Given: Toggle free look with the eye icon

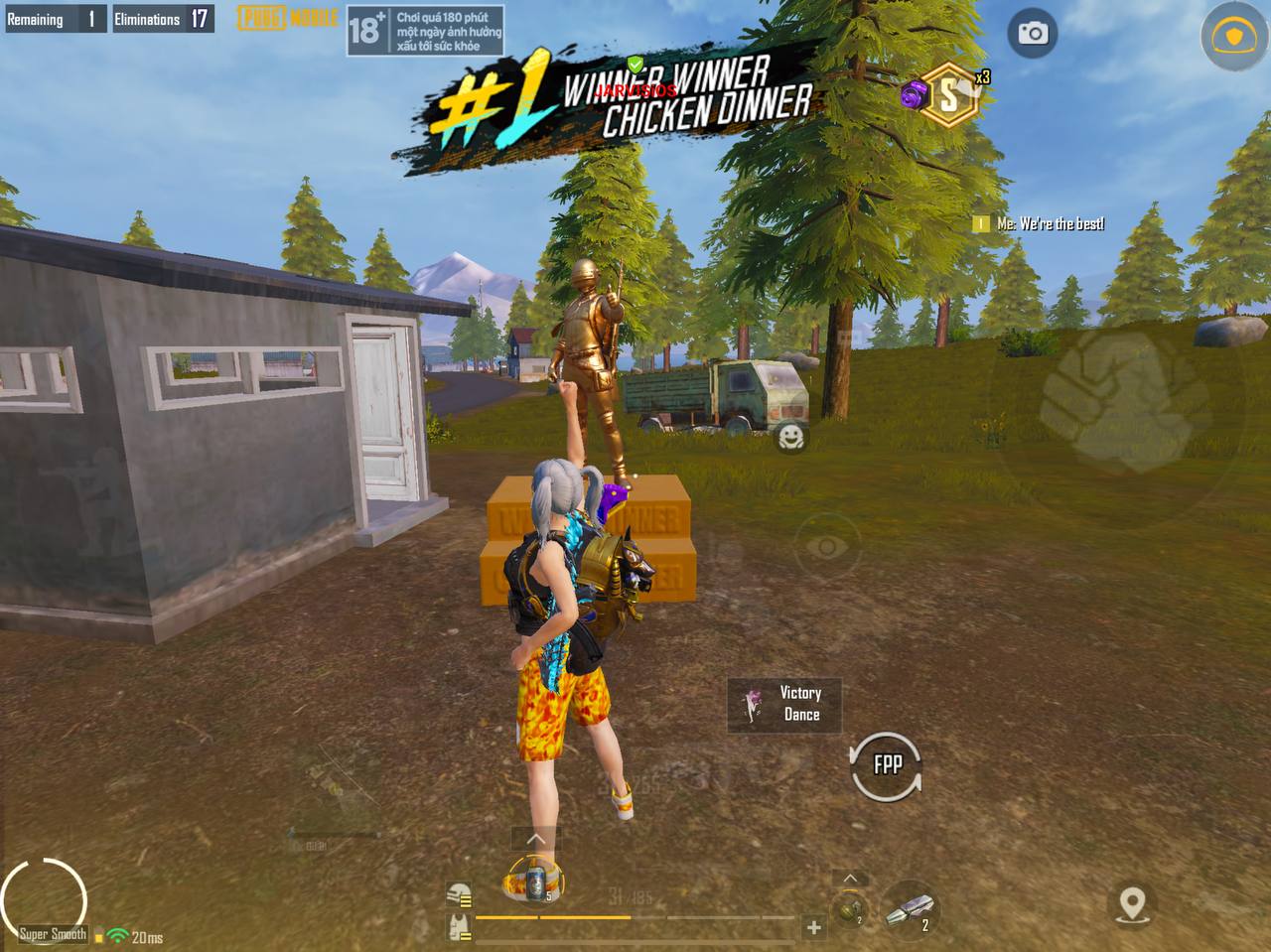Looking at the screenshot, I should [827, 547].
